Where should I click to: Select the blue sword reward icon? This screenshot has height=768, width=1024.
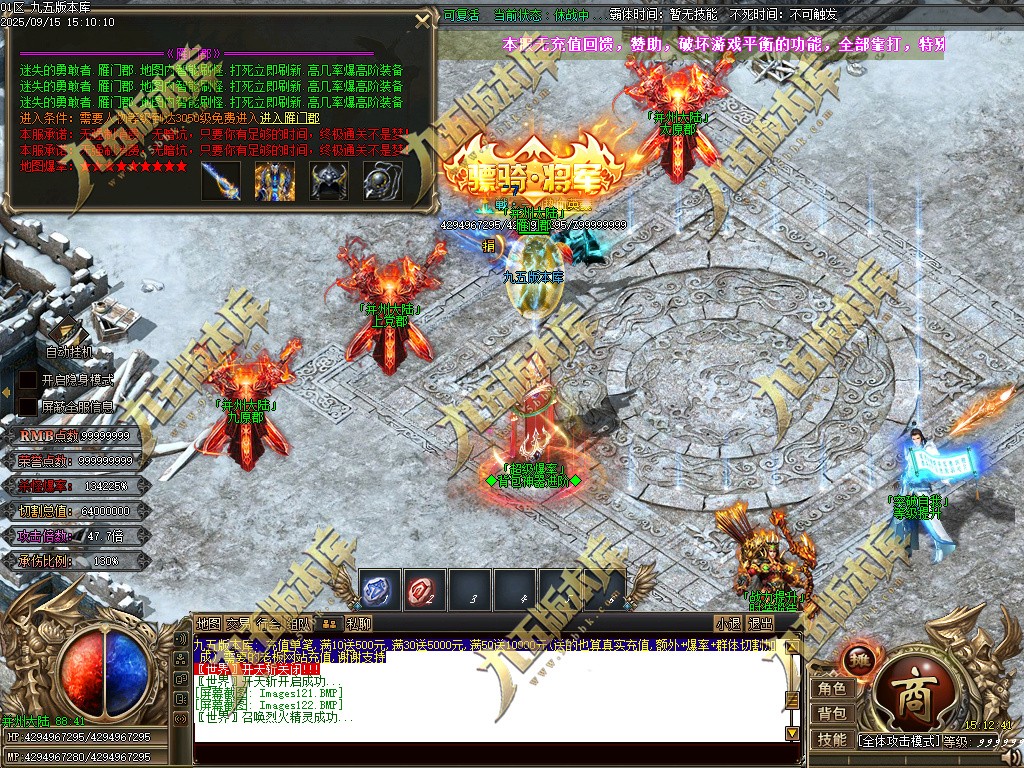pos(221,181)
